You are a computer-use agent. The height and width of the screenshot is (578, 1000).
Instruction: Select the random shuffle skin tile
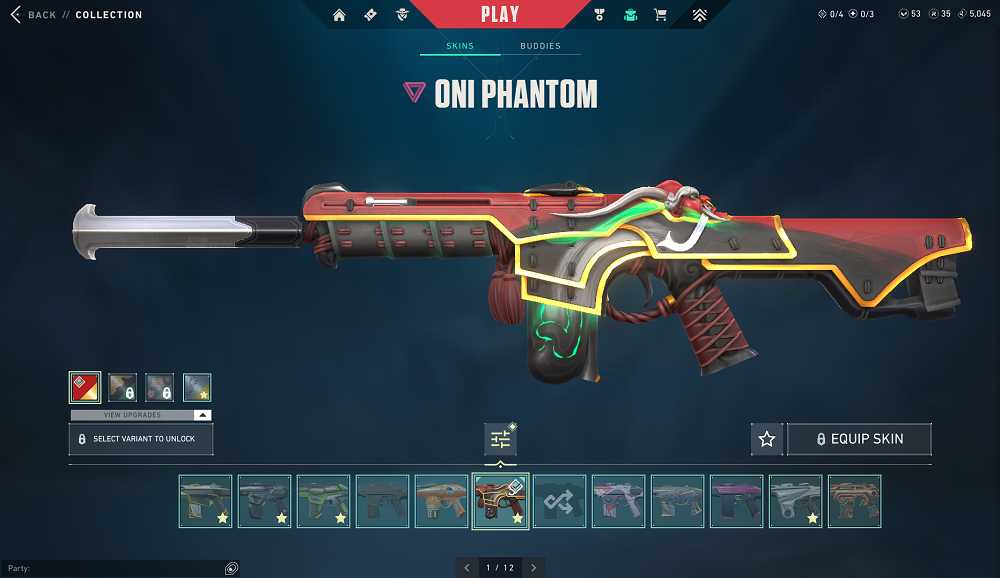point(559,501)
